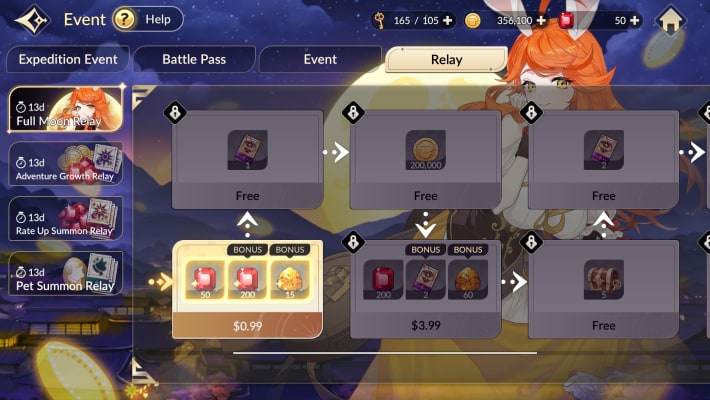Add more keys with the plus button
Screen dimensions: 710x400
click(x=446, y=20)
